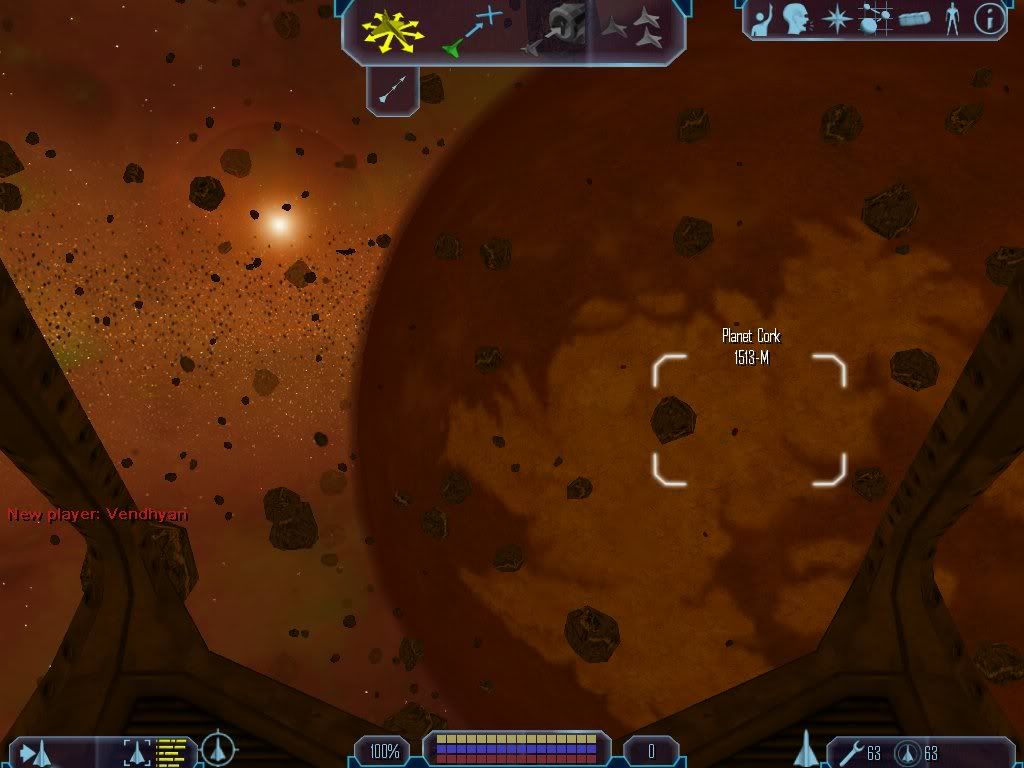Screen dimensions: 1024x768
Task: Activate the yellow Free Flight maneuver icon
Action: click(x=393, y=31)
